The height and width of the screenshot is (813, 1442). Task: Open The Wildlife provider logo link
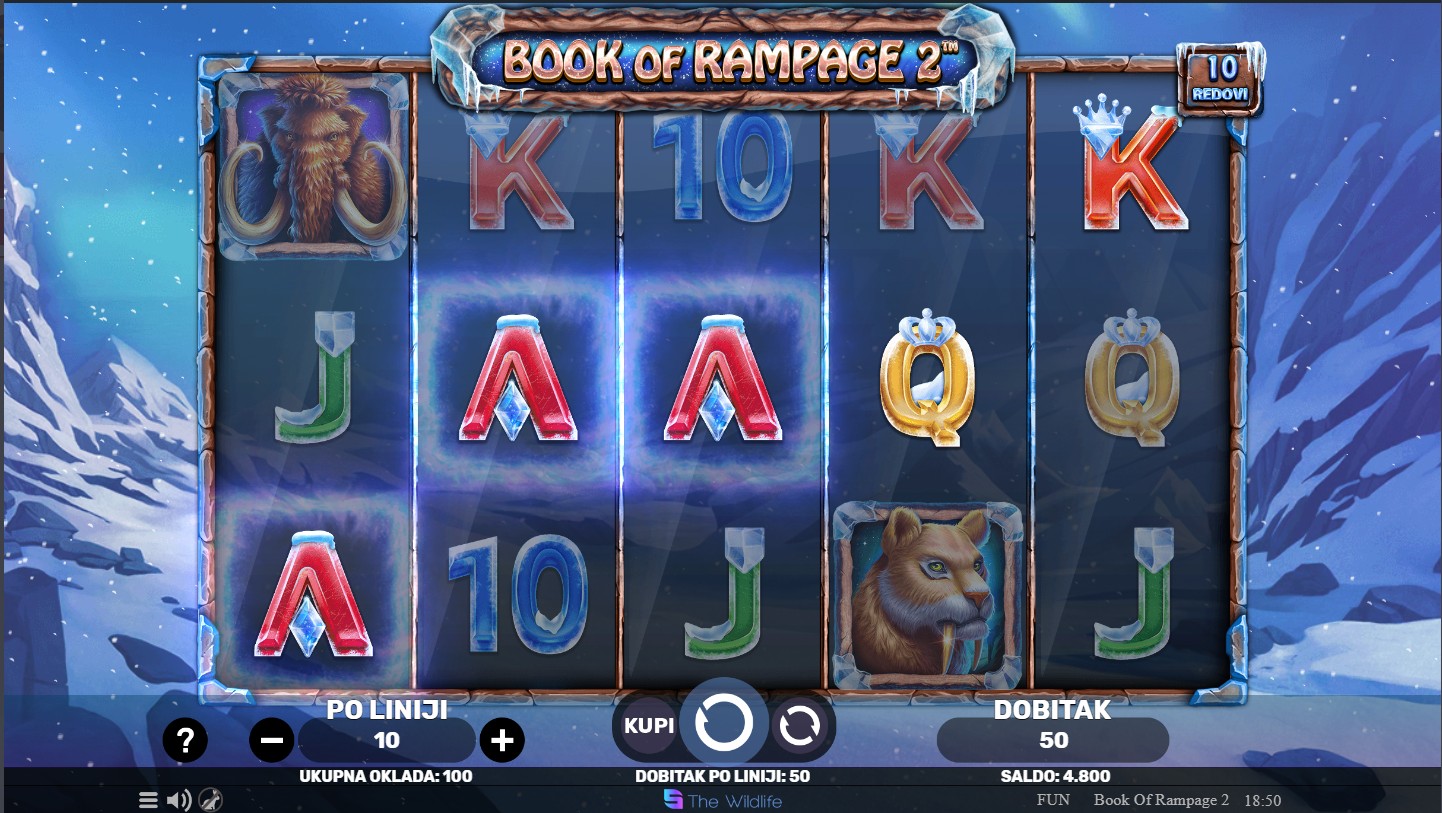723,800
